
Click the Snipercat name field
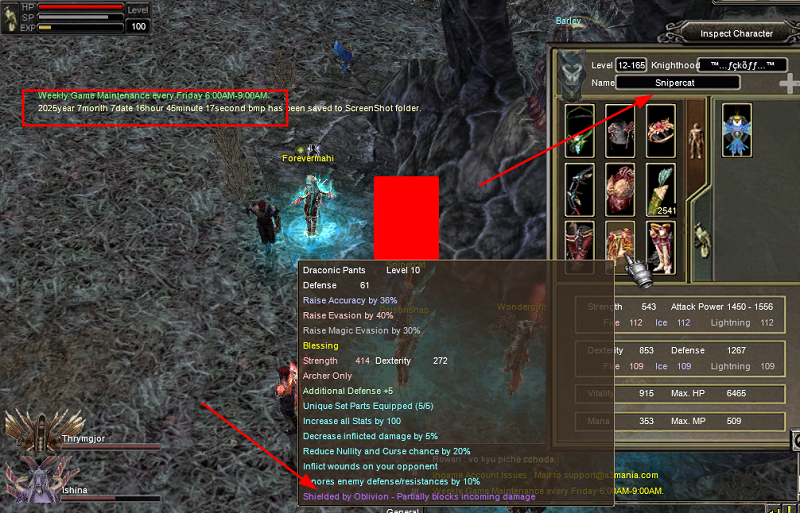(678, 82)
